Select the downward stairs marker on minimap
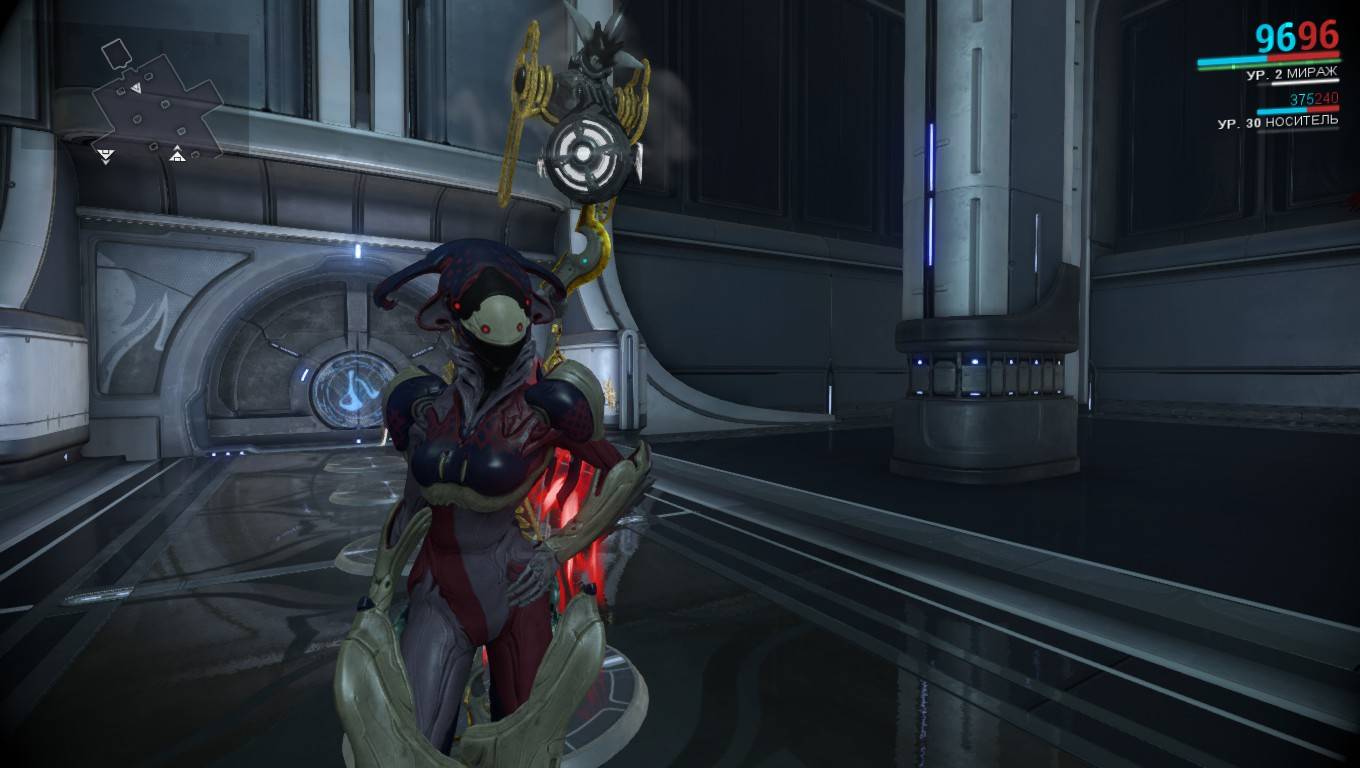1360x768 pixels. (x=105, y=154)
